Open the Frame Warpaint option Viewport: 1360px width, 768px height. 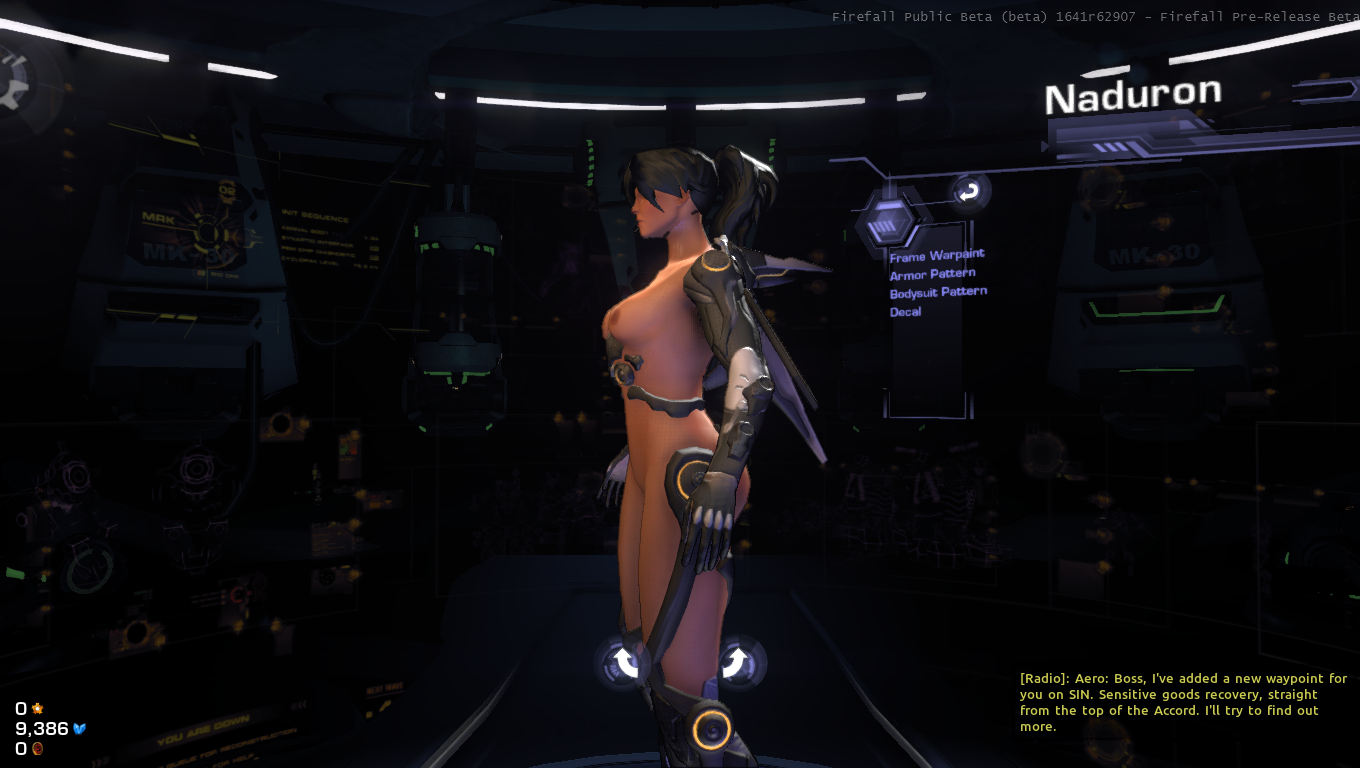(937, 256)
